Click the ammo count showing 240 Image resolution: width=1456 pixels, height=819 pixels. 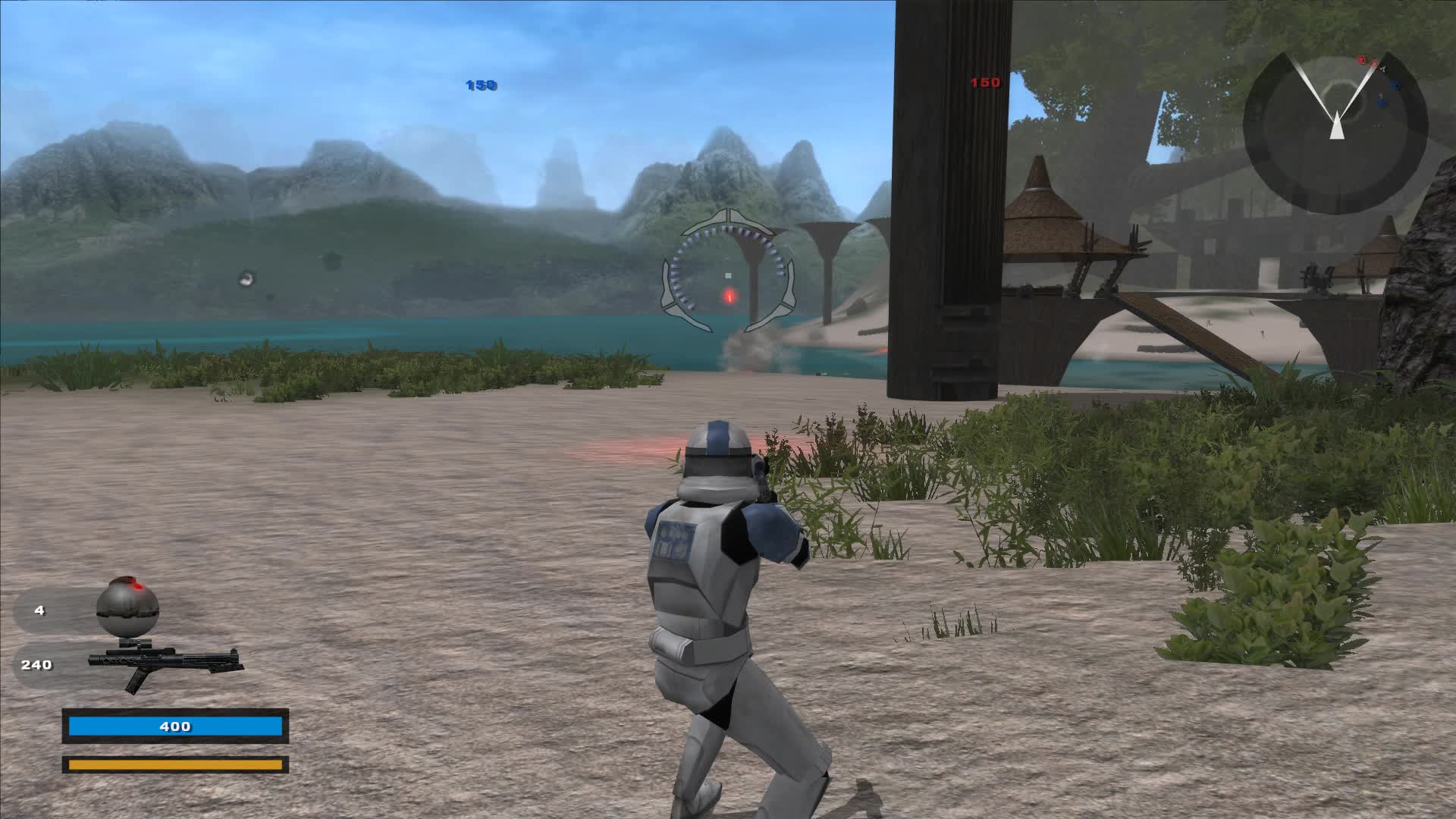coord(36,664)
